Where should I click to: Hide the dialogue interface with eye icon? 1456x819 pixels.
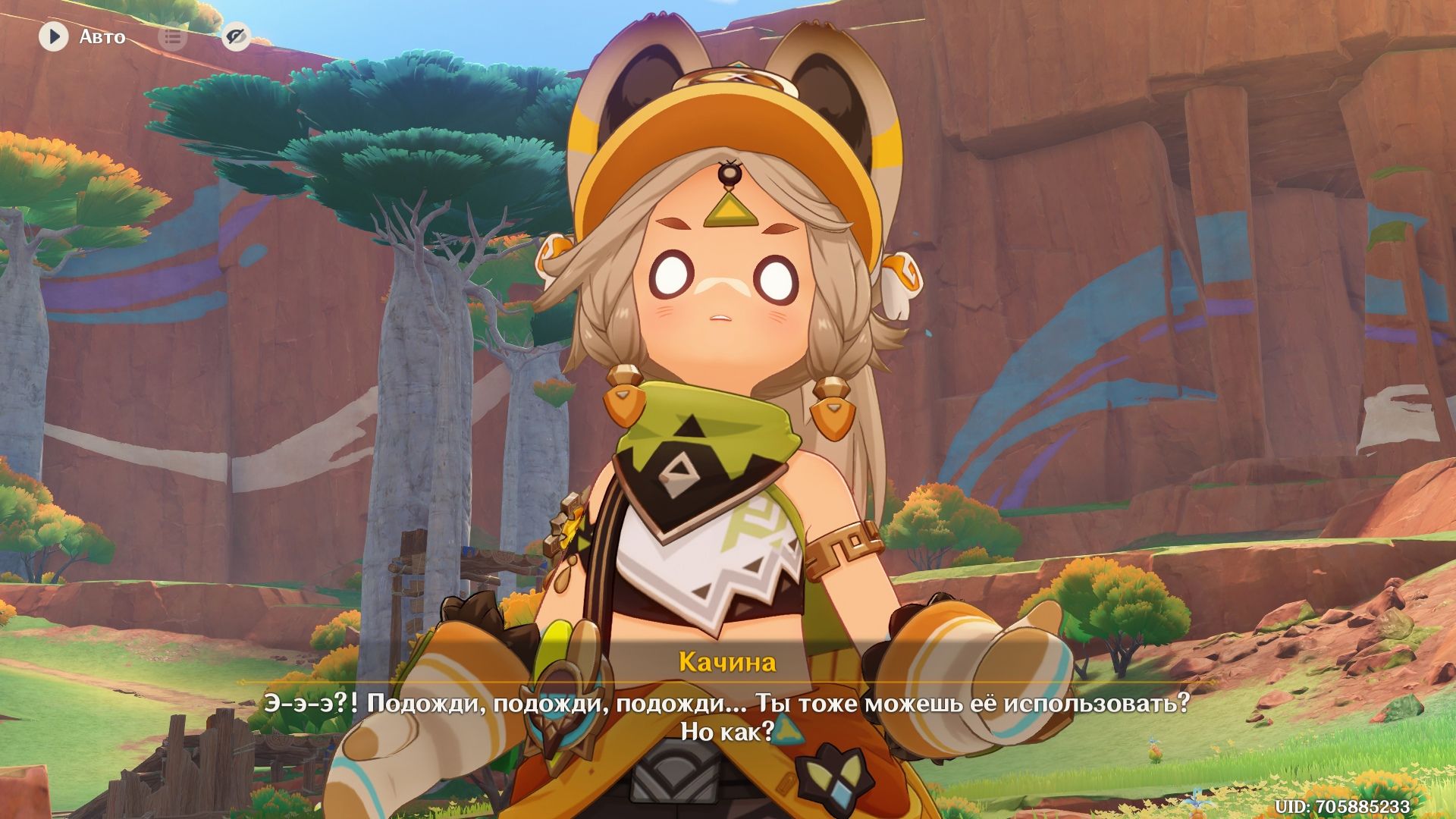237,36
